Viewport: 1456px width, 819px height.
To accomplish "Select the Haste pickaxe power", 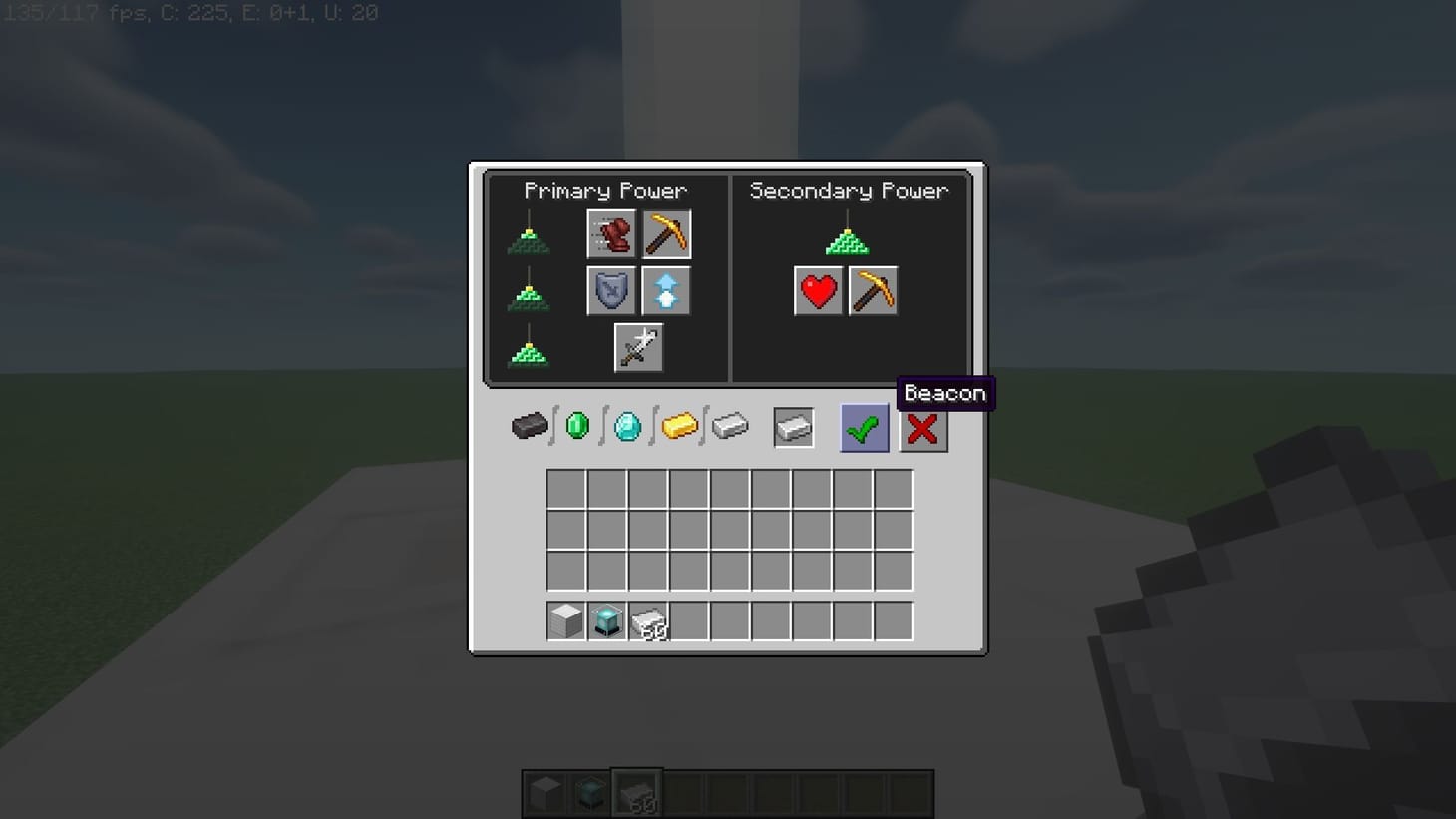I will pos(666,234).
